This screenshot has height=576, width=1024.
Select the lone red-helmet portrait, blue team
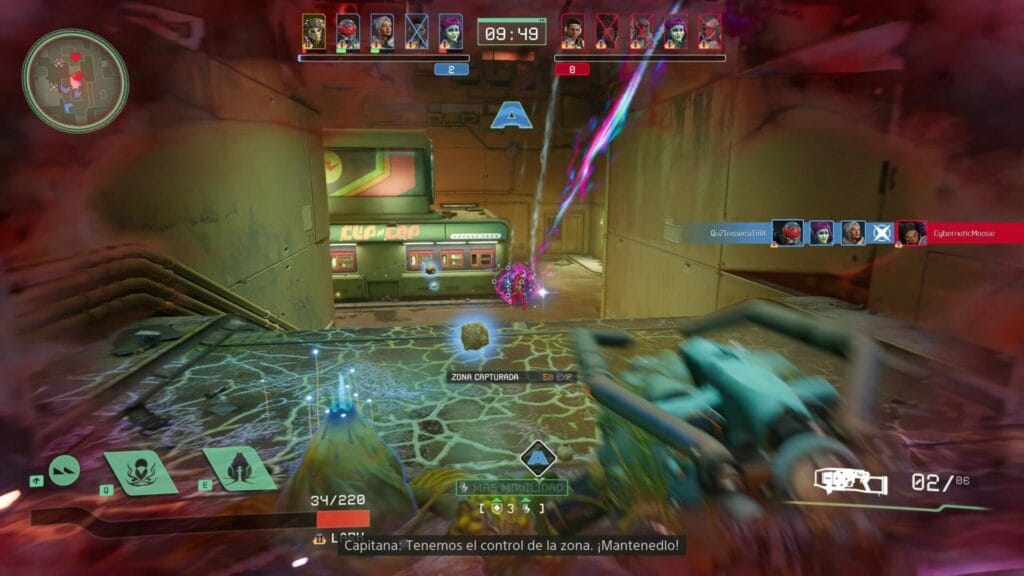[x=348, y=31]
